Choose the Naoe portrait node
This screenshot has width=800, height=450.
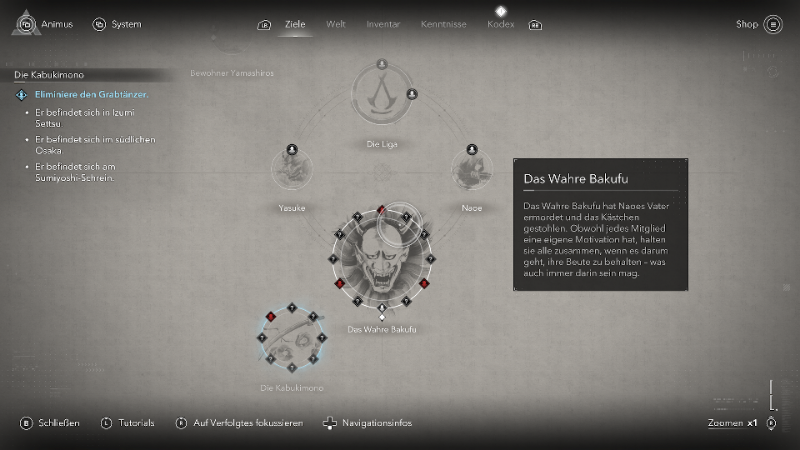(471, 173)
